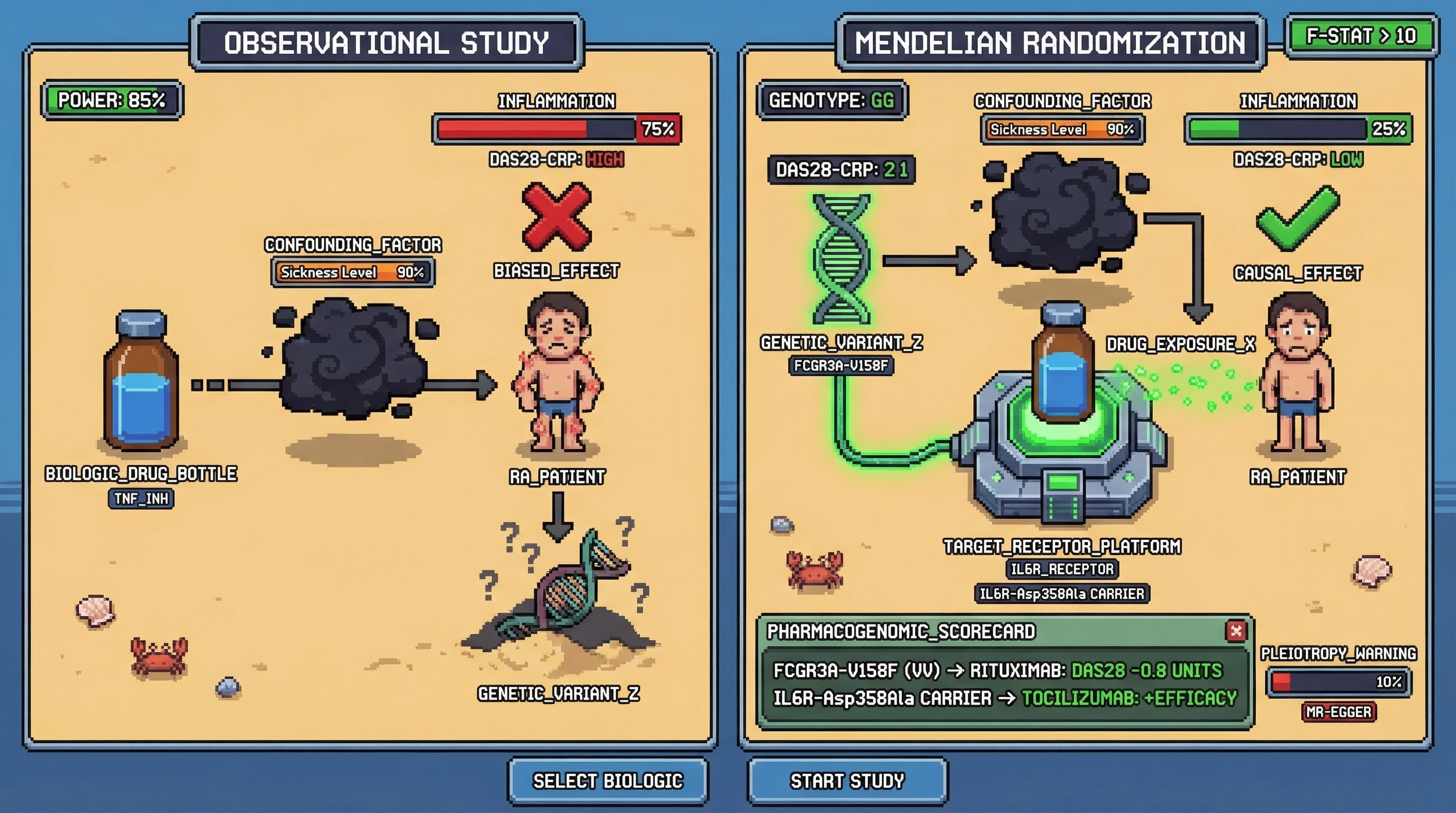The image size is (1456, 813).
Task: Switch to the Observational Study panel header
Action: click(x=387, y=43)
